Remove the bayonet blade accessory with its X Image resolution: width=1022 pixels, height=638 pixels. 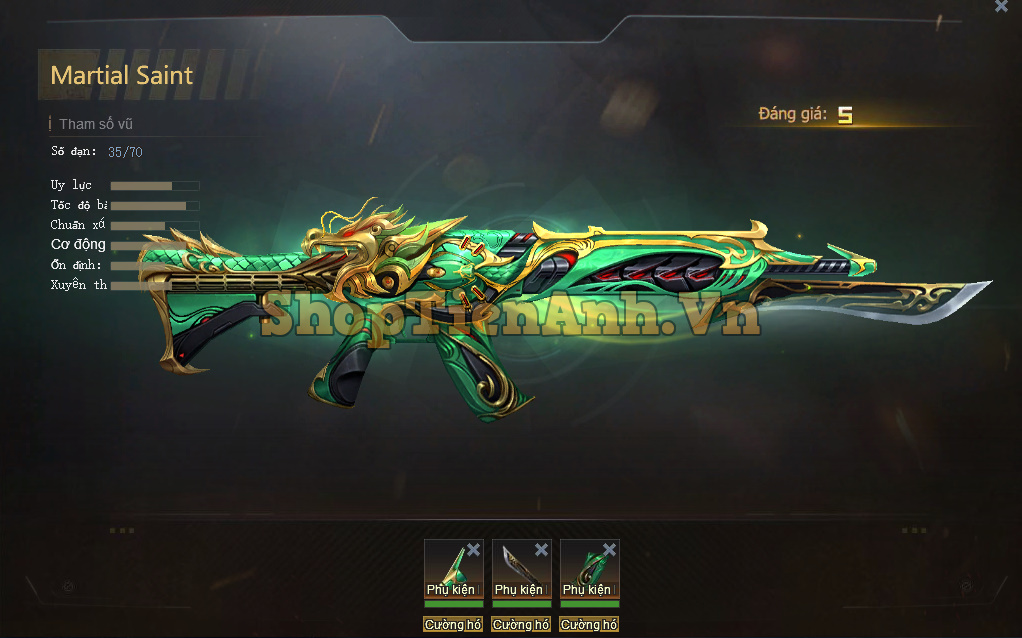coord(541,550)
